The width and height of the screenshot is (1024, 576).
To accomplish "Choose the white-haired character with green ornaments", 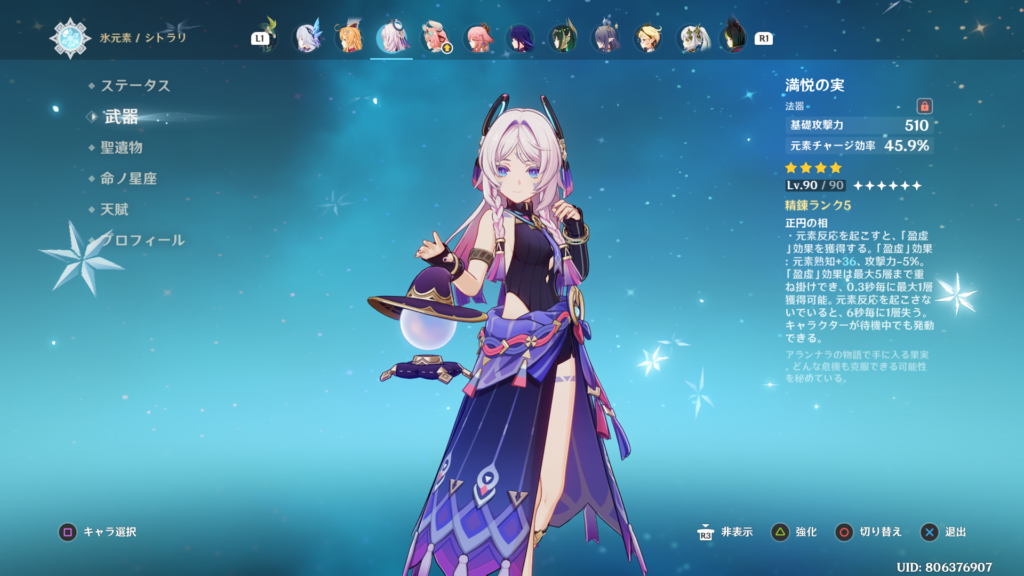I will click(691, 38).
